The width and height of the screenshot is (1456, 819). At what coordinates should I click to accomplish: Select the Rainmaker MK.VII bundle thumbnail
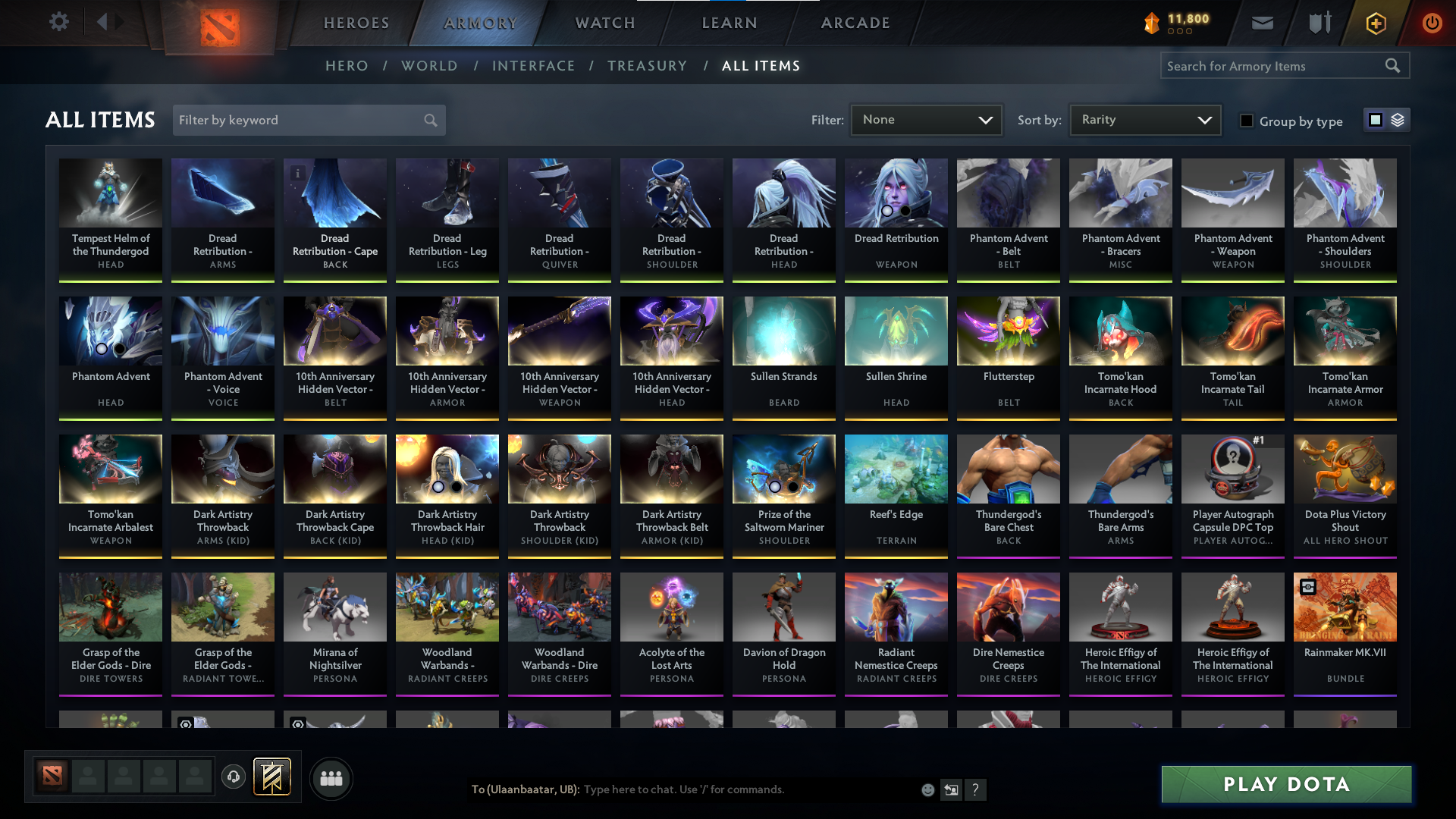1345,607
